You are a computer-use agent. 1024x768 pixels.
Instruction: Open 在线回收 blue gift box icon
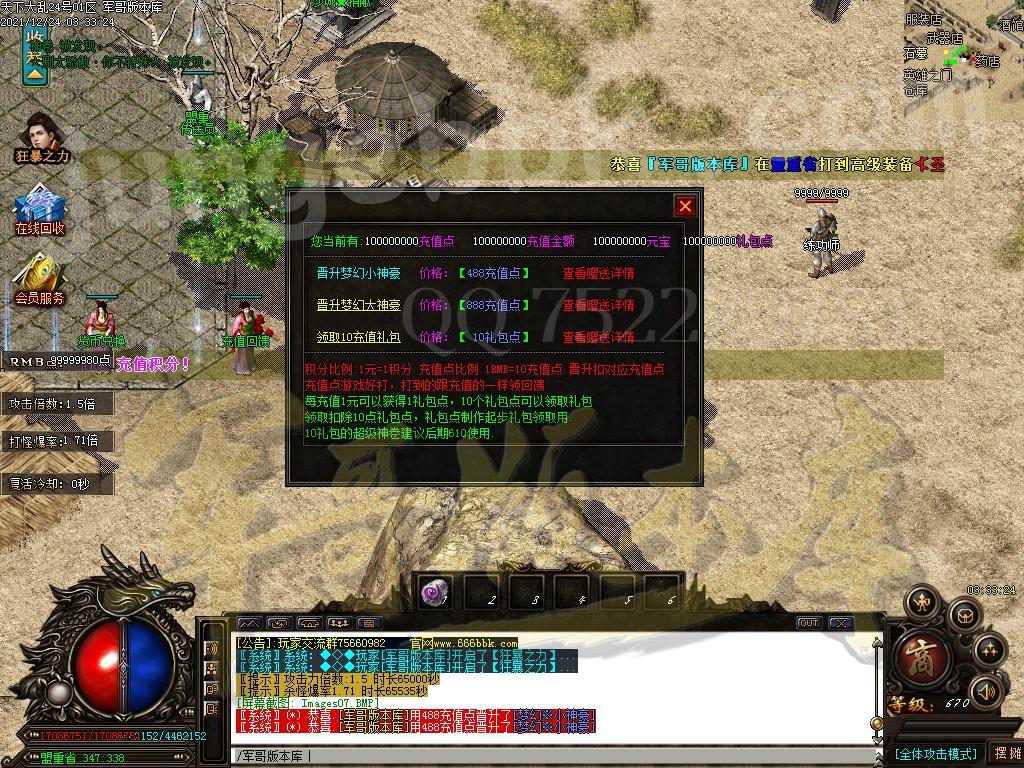point(39,208)
